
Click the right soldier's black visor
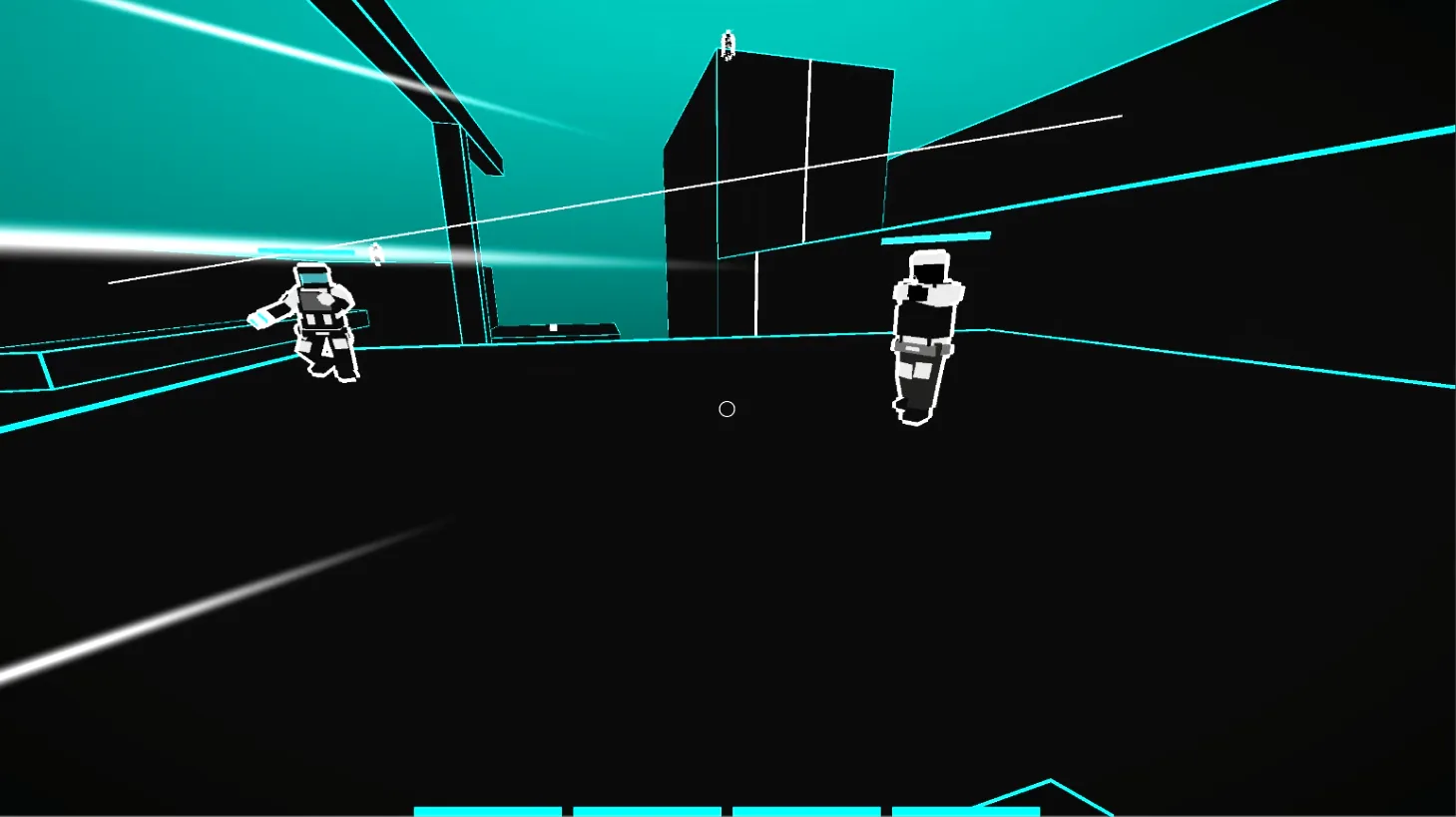[x=929, y=273]
